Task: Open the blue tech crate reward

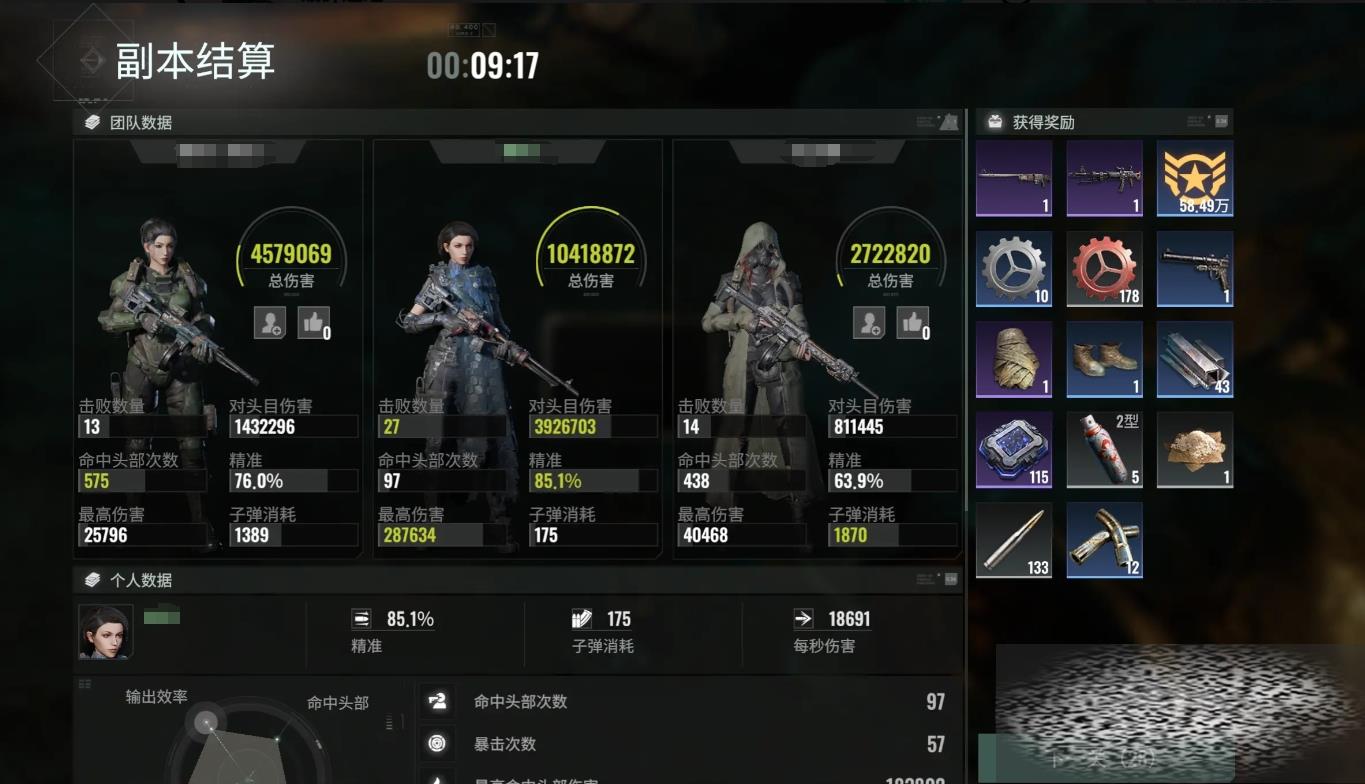Action: coord(1014,449)
